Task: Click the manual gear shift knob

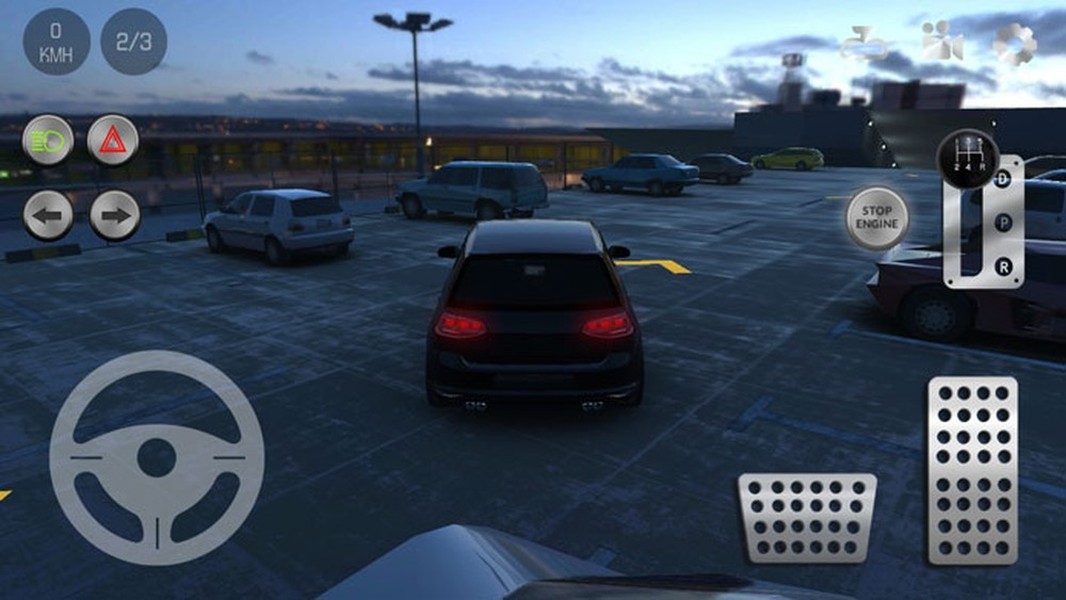Action: click(967, 158)
